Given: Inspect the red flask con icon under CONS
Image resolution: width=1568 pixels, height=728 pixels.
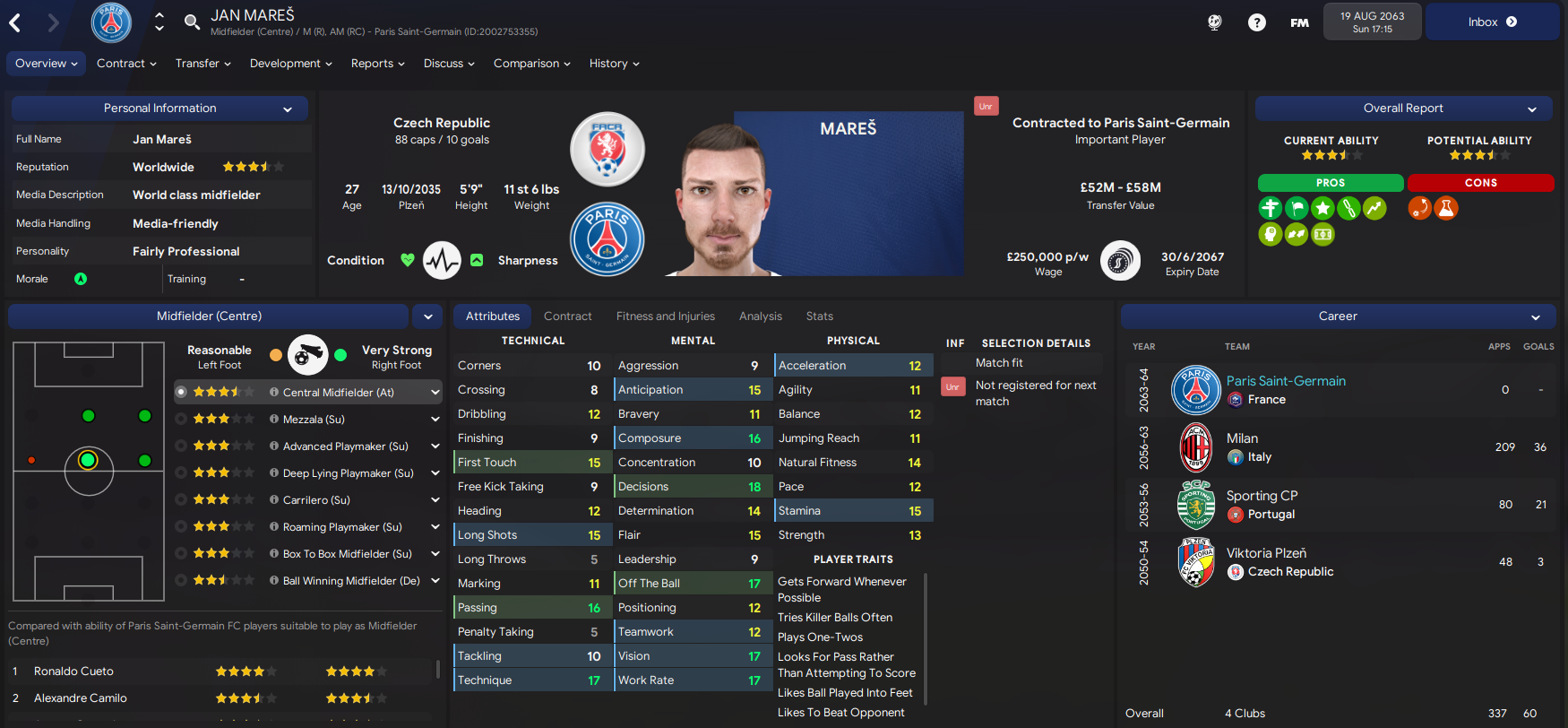Looking at the screenshot, I should [1446, 207].
